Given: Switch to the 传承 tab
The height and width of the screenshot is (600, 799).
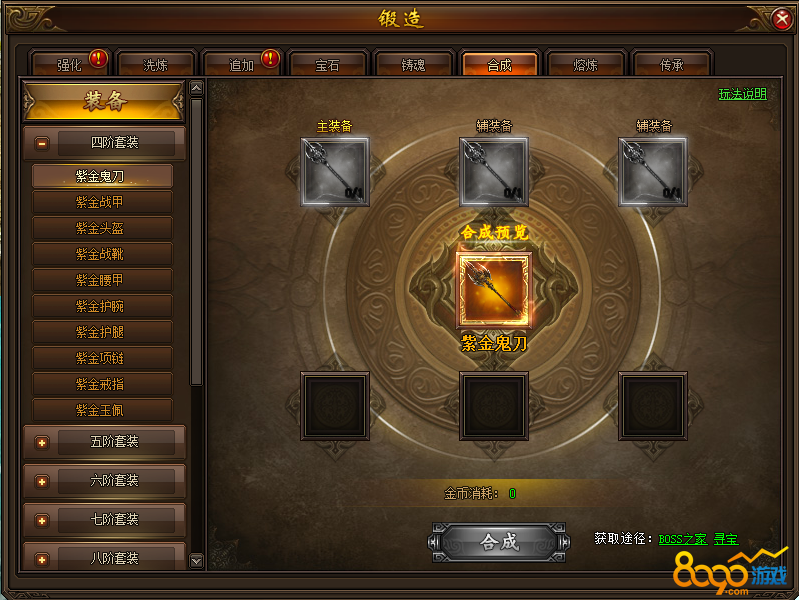Looking at the screenshot, I should tap(672, 65).
